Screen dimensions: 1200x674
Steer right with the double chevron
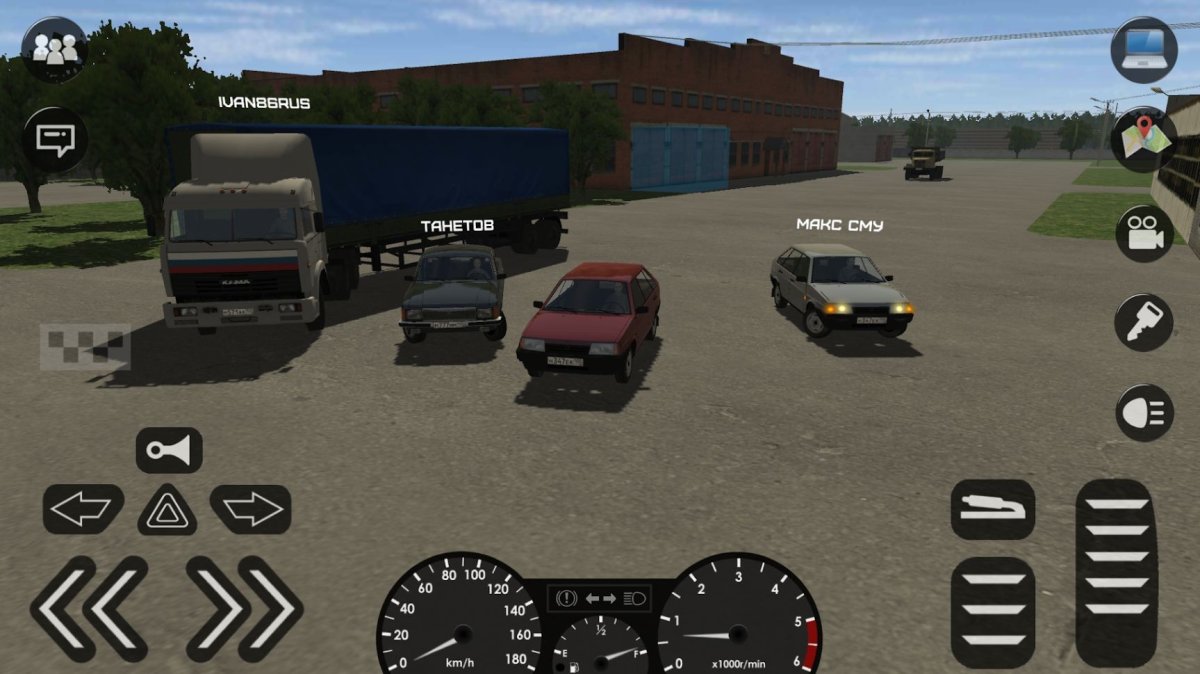coord(244,608)
